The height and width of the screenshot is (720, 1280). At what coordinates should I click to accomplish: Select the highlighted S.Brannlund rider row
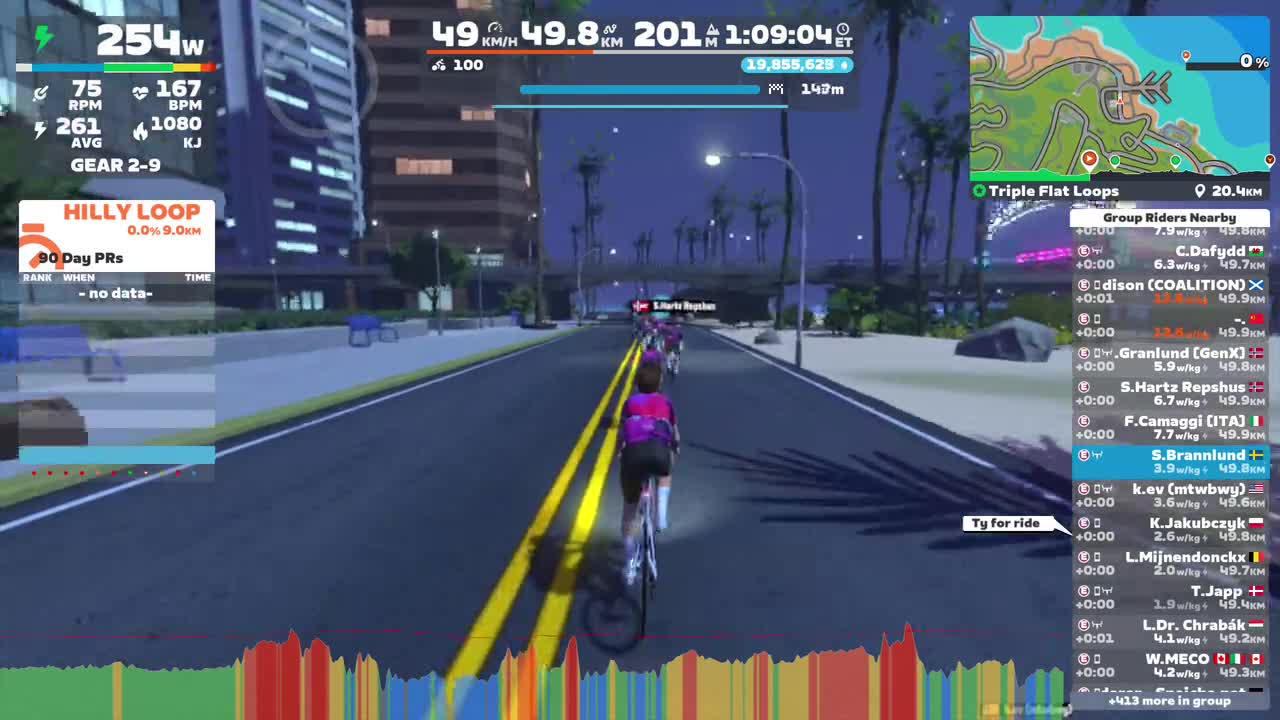point(1170,462)
